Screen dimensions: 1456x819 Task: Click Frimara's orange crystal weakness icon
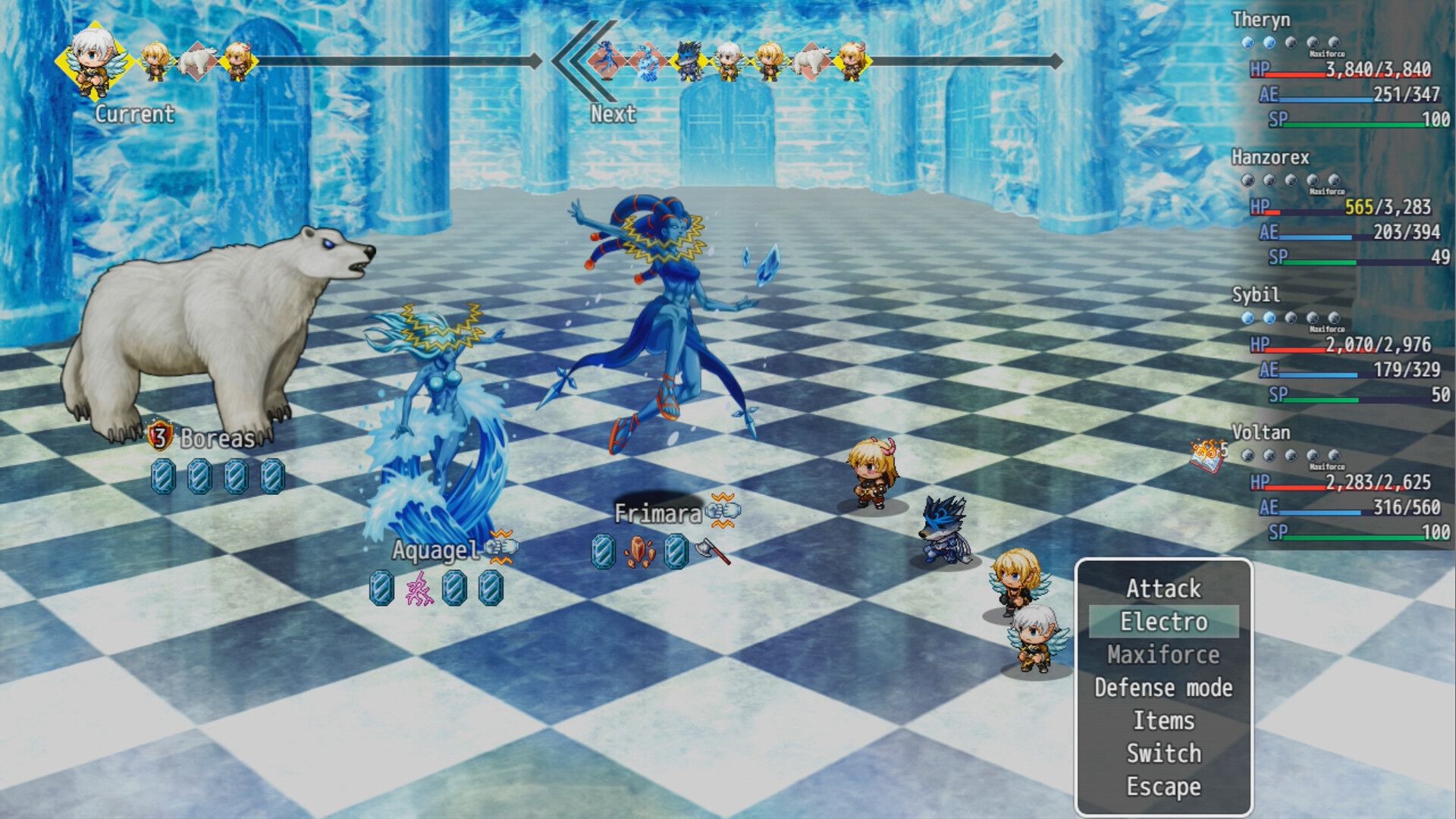(640, 551)
